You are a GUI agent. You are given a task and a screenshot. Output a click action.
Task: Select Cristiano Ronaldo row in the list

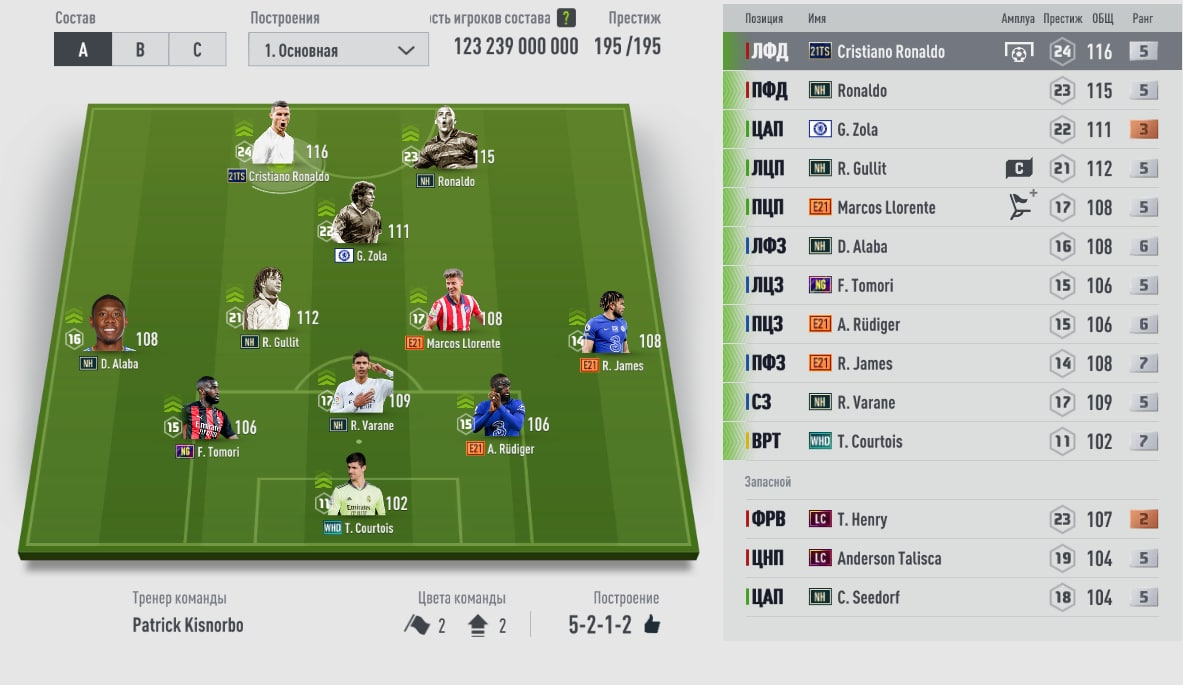click(x=940, y=52)
